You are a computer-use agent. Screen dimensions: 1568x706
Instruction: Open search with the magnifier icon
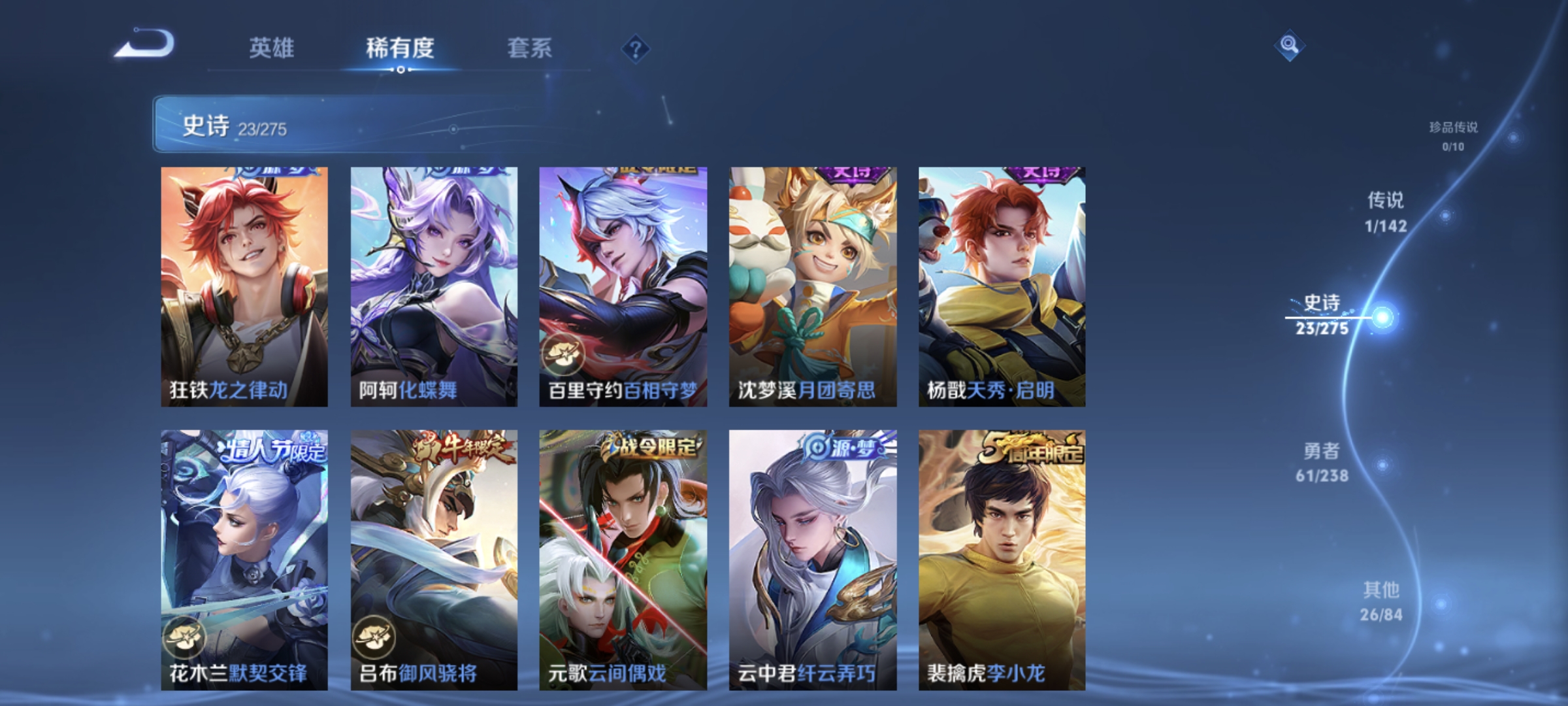[x=1290, y=44]
